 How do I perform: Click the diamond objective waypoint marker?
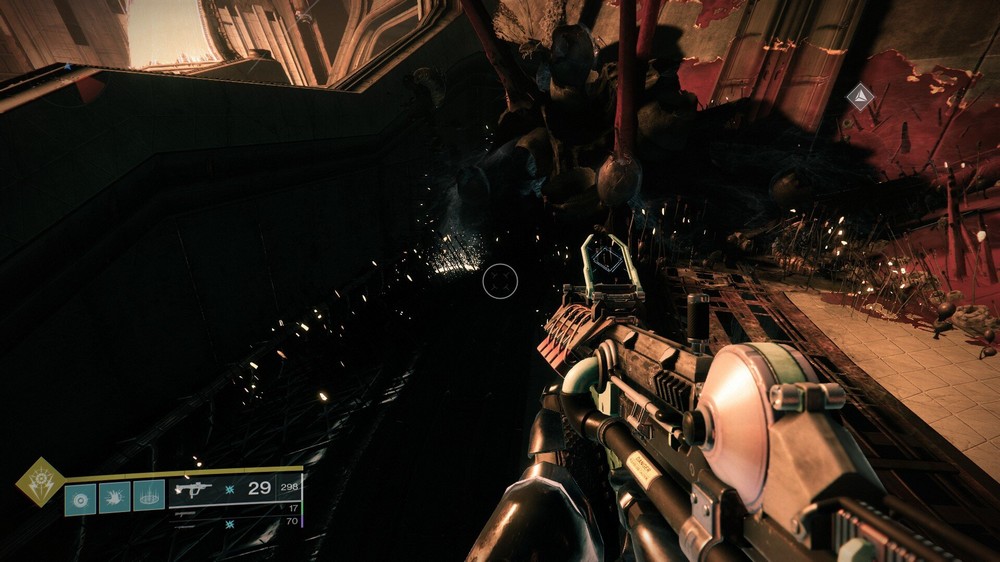point(859,96)
